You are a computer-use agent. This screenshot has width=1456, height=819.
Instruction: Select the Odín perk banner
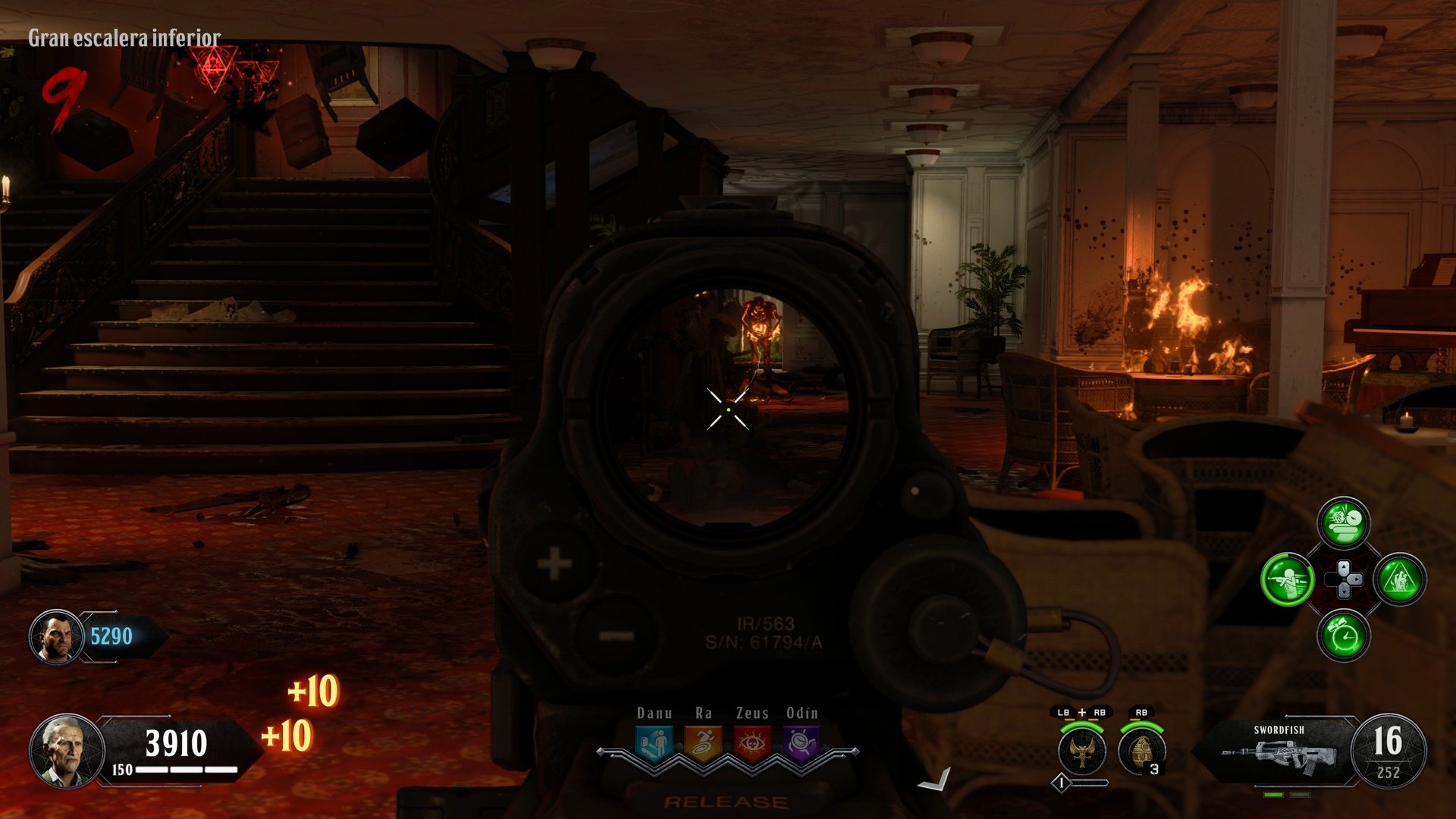tap(801, 741)
